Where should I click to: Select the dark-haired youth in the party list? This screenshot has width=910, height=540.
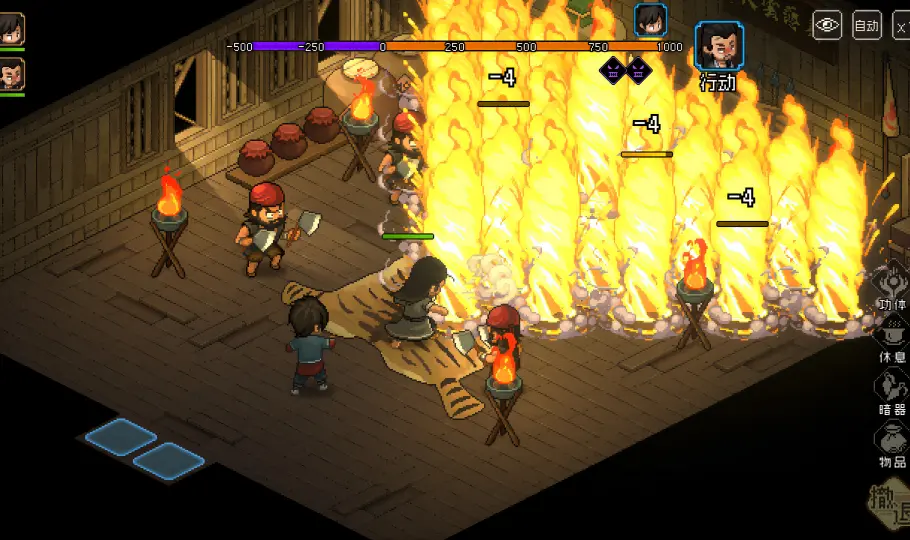point(11,28)
